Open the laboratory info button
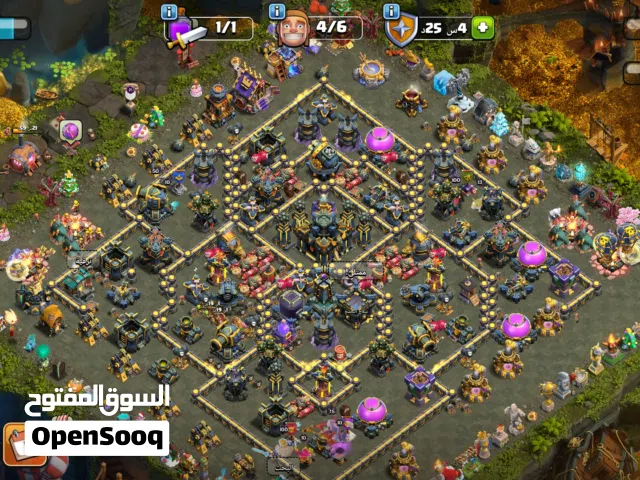The height and width of the screenshot is (480, 640). 170,11
